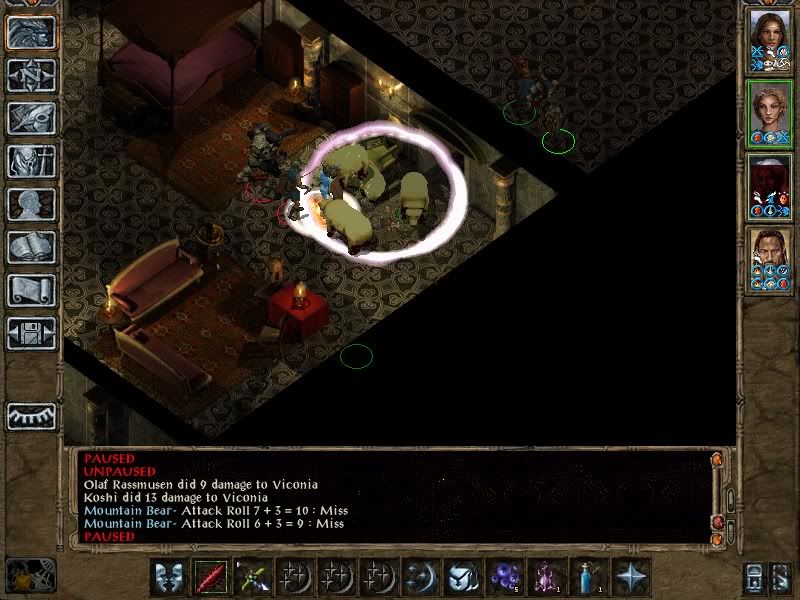Select the red-hooded character portrait

coord(770,186)
